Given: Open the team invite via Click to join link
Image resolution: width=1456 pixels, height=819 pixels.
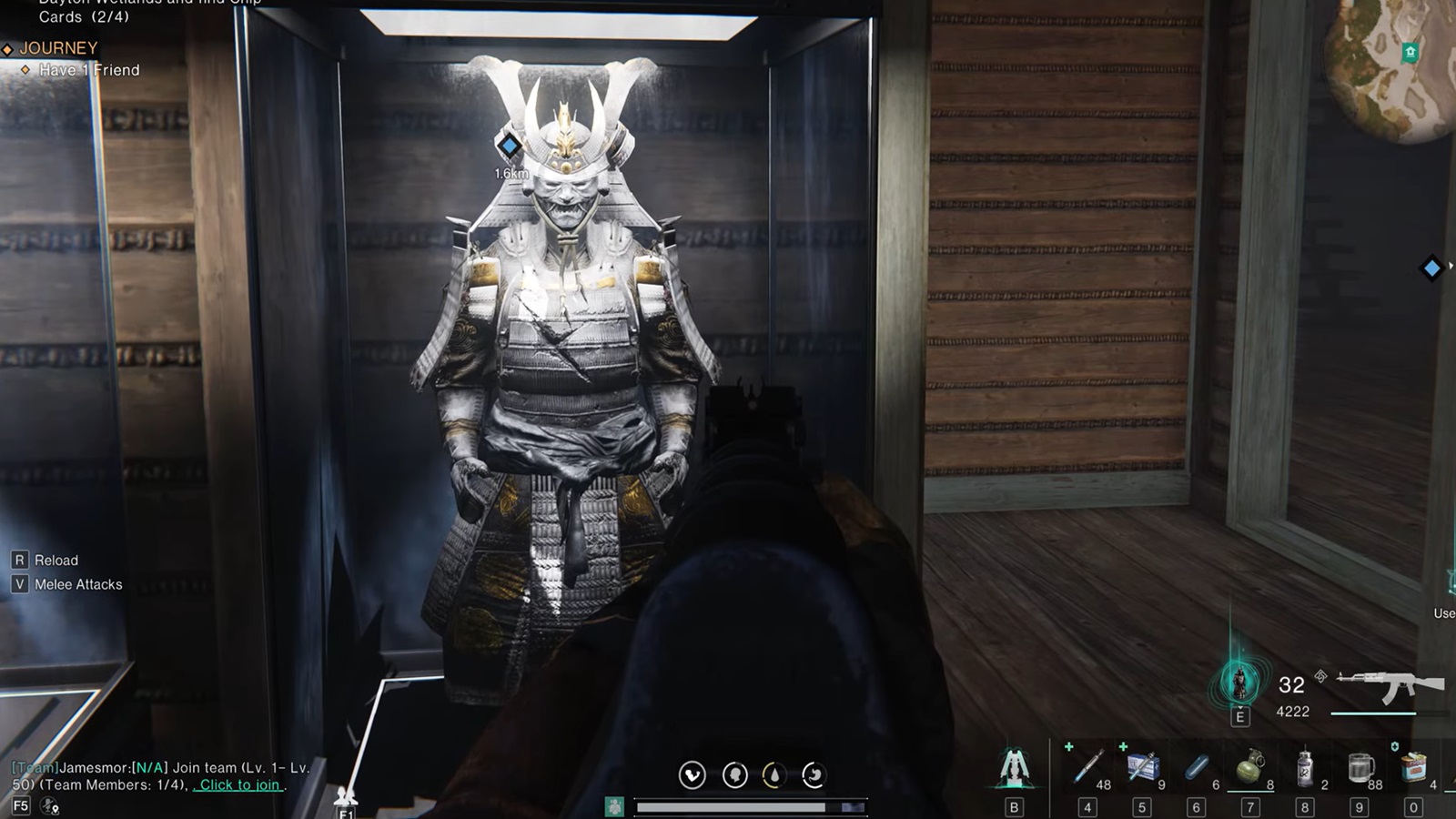Looking at the screenshot, I should (238, 784).
